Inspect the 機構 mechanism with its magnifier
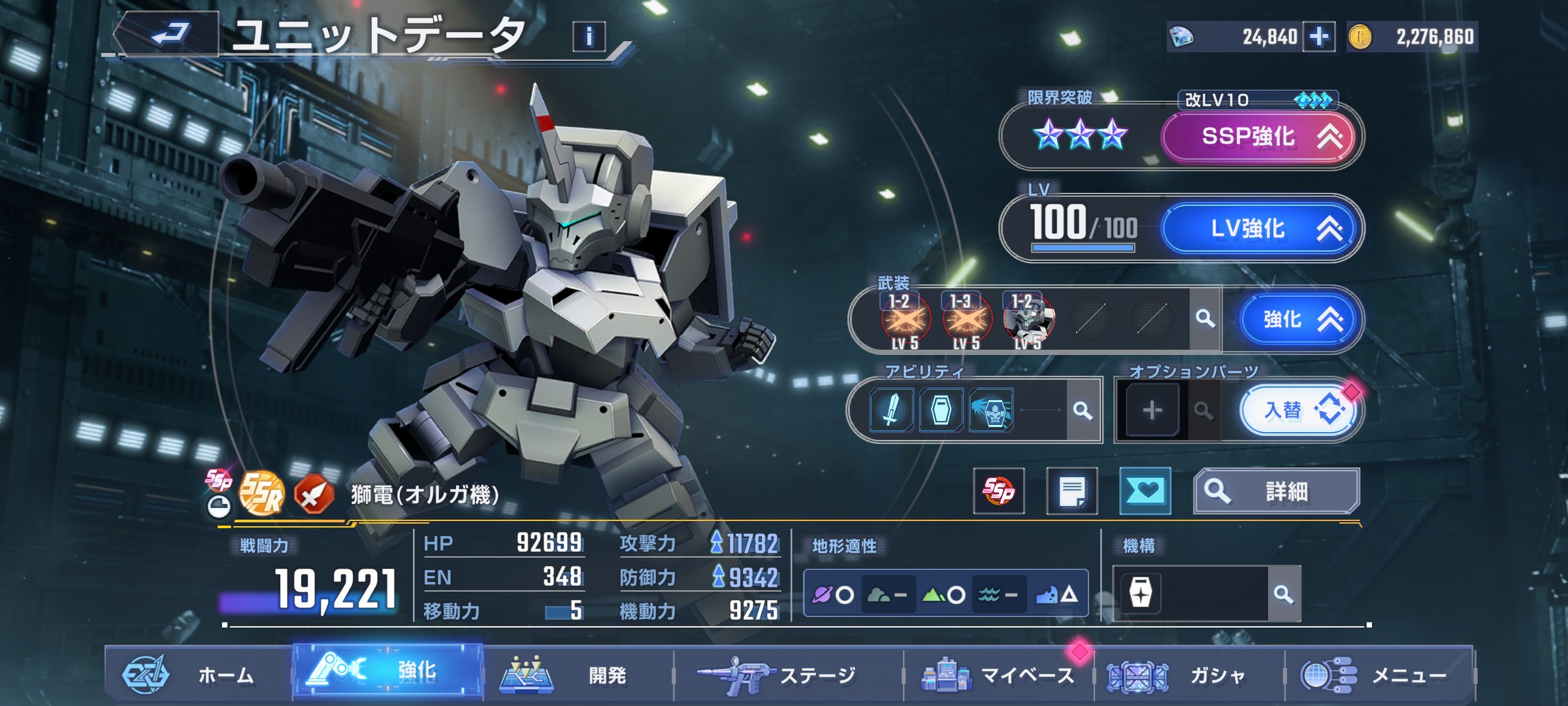This screenshot has width=1568, height=706. pos(1283,594)
